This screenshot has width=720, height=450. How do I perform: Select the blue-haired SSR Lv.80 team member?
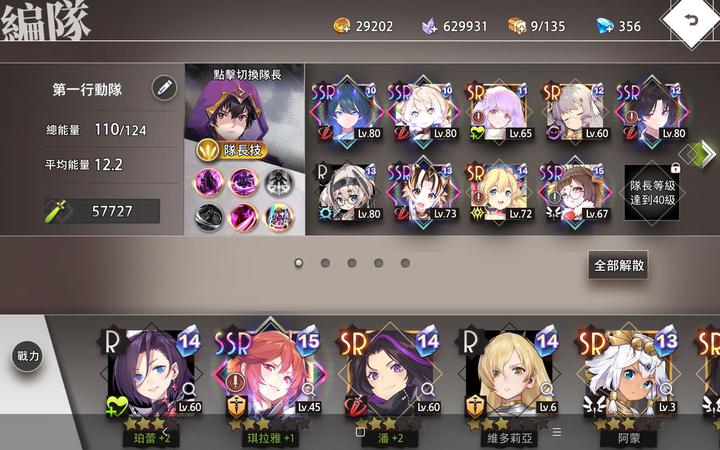pyautogui.click(x=346, y=110)
